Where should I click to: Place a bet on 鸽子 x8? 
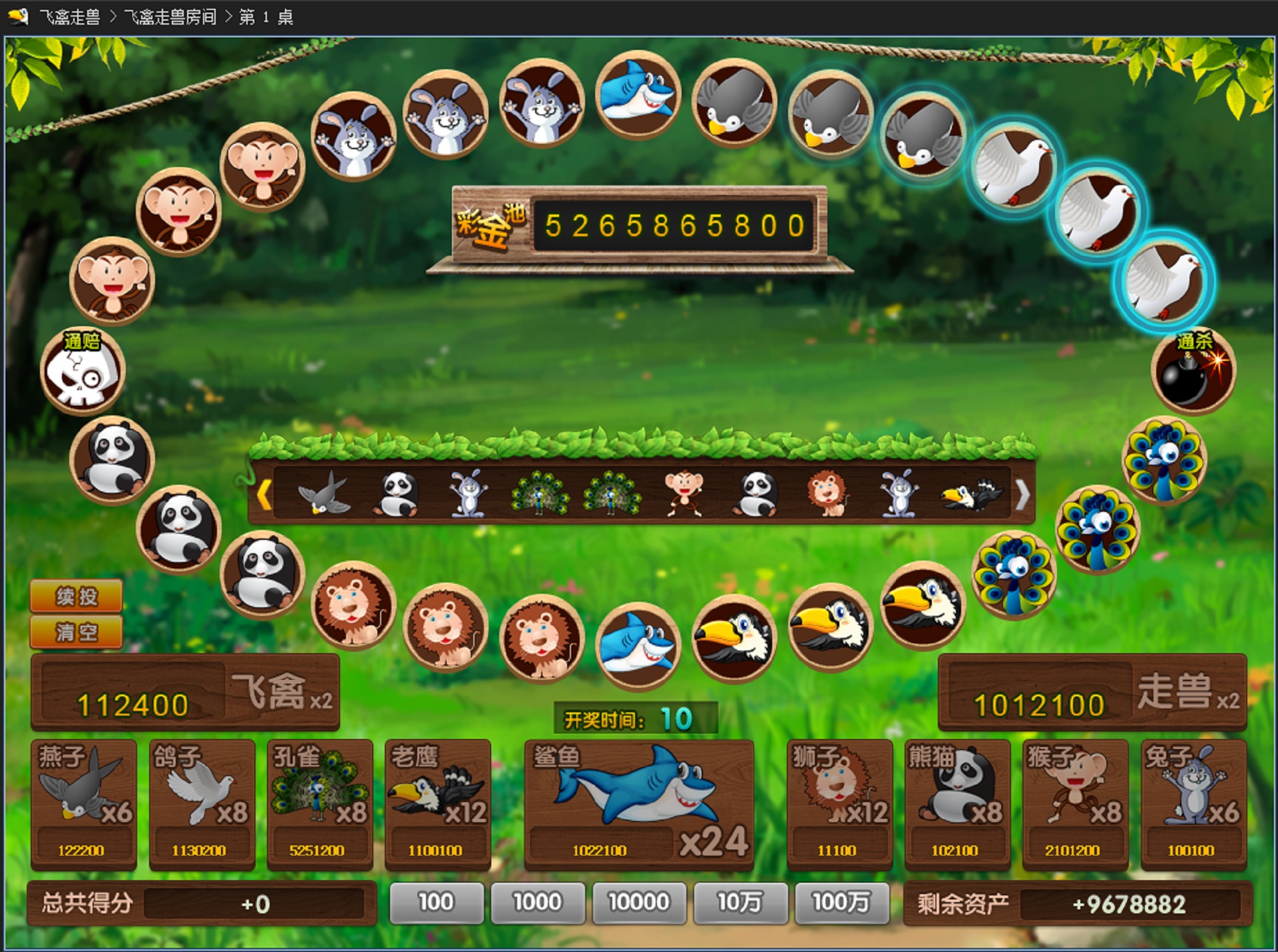pyautogui.click(x=202, y=804)
